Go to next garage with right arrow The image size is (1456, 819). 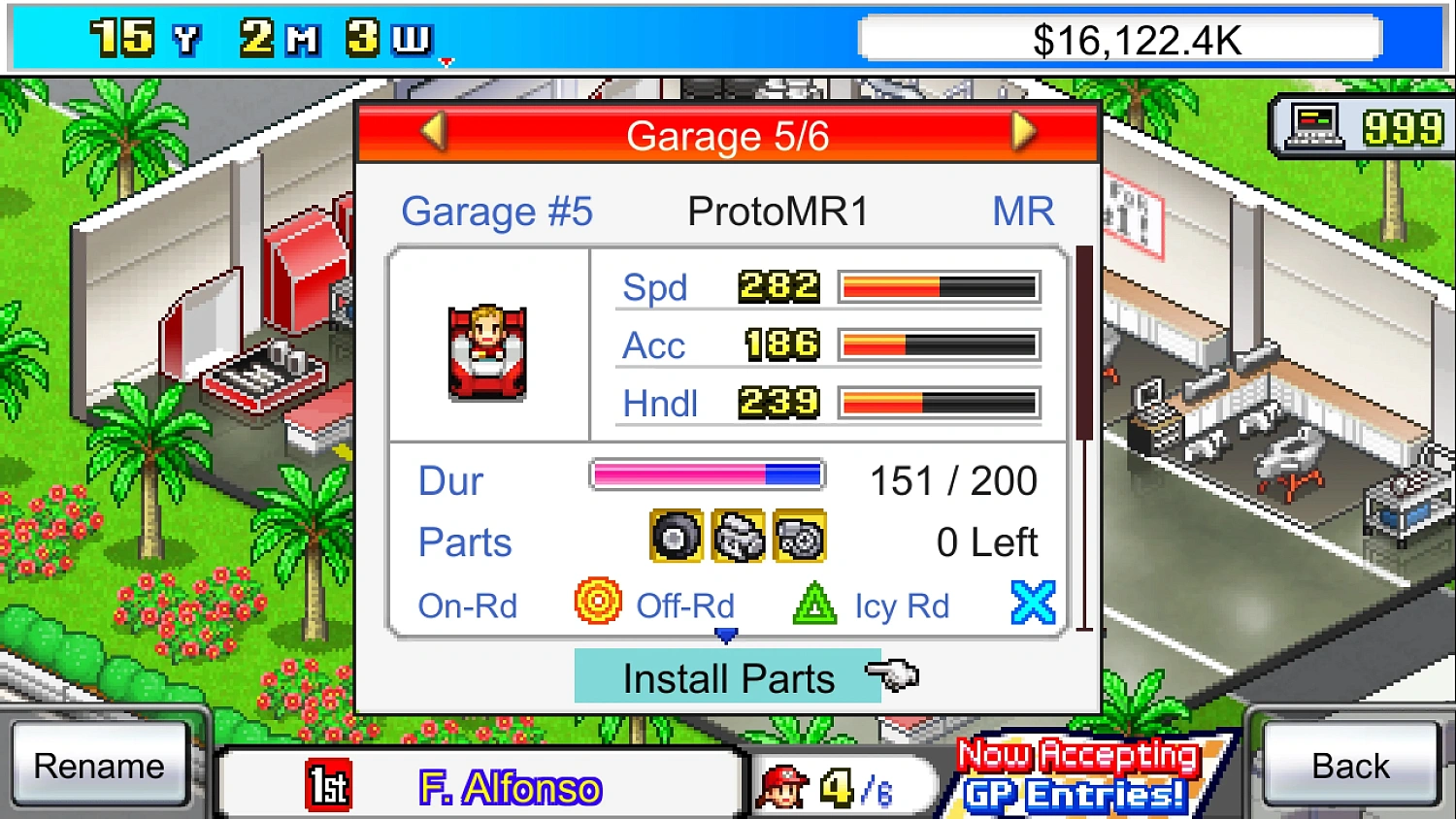(1023, 133)
